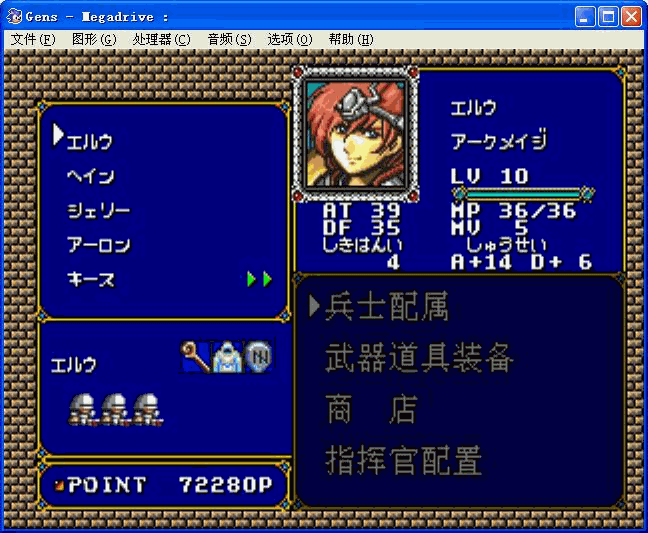Close the Gens emulator window
The width and height of the screenshot is (648, 533).
click(631, 16)
